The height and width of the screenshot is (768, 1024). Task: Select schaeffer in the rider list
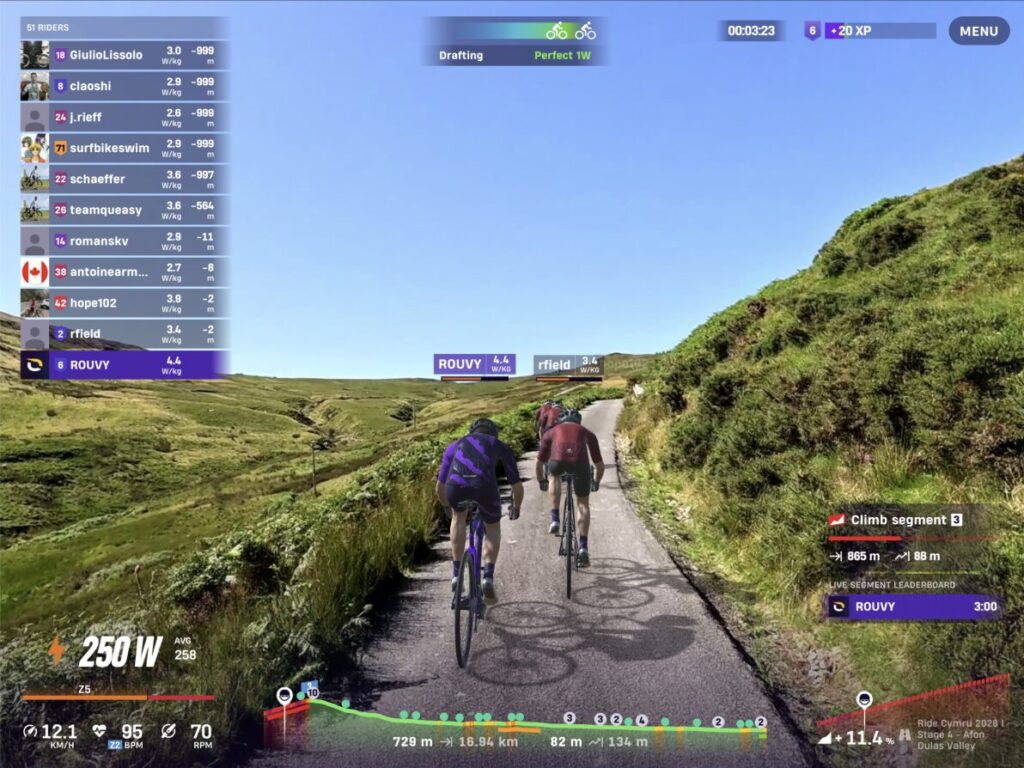[124, 179]
